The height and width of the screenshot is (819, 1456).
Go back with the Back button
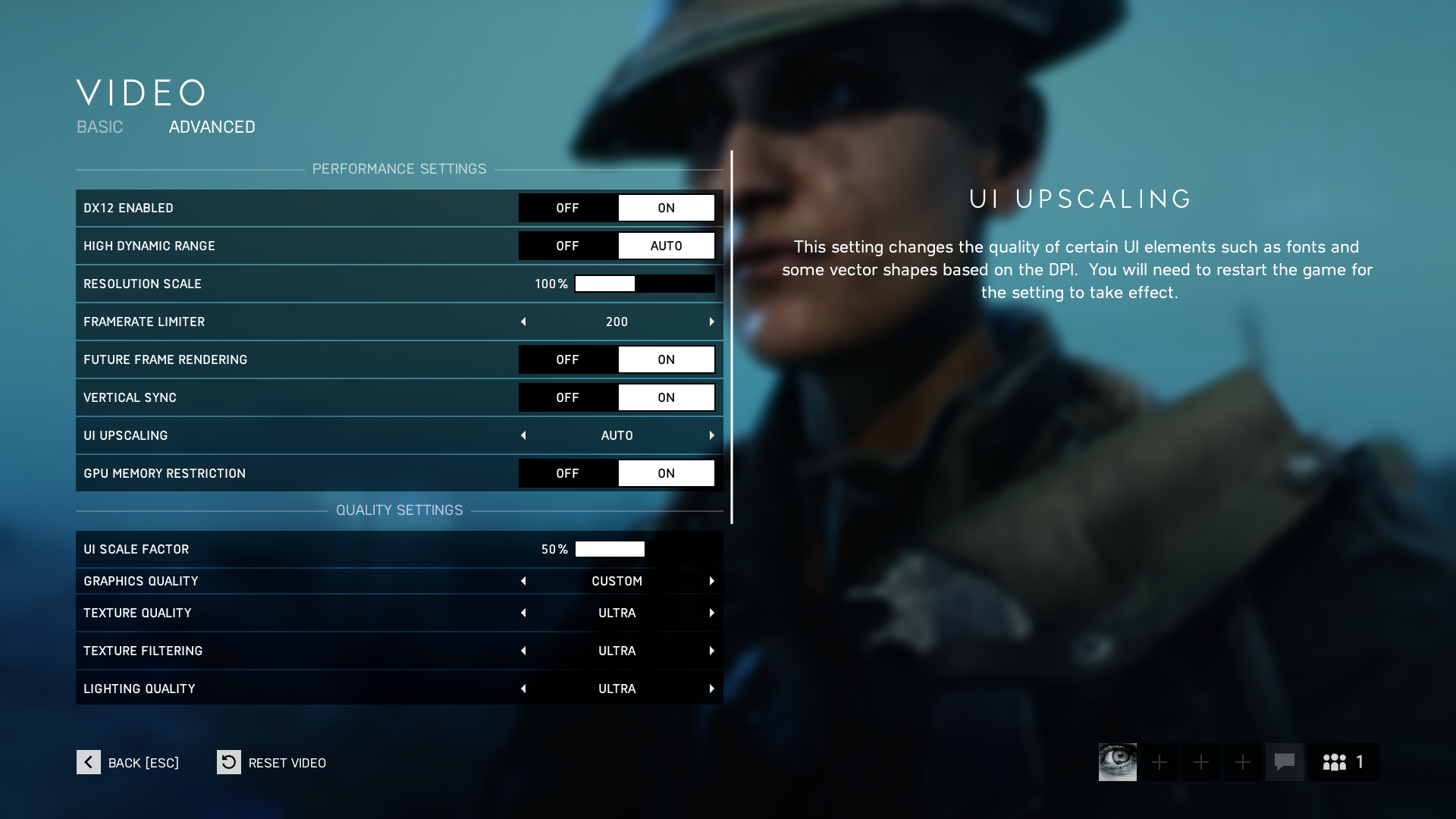[x=89, y=762]
